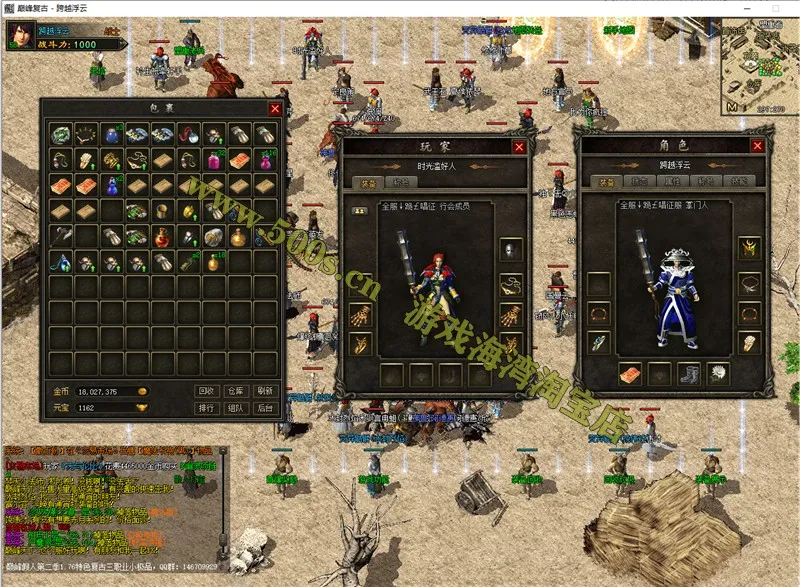Click the 回收 recycle button

pos(207,391)
